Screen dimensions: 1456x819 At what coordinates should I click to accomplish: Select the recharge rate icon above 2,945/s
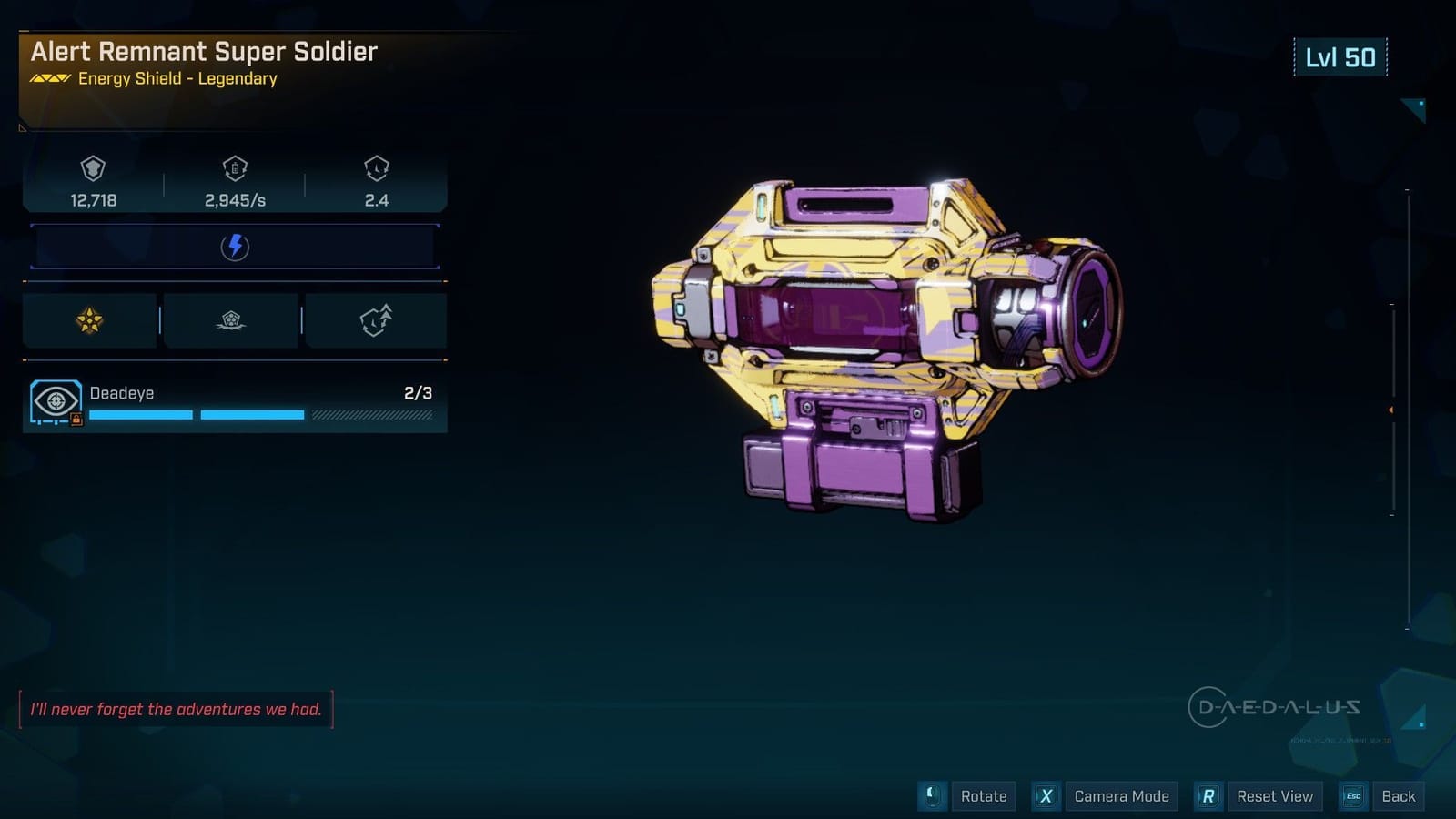point(235,169)
